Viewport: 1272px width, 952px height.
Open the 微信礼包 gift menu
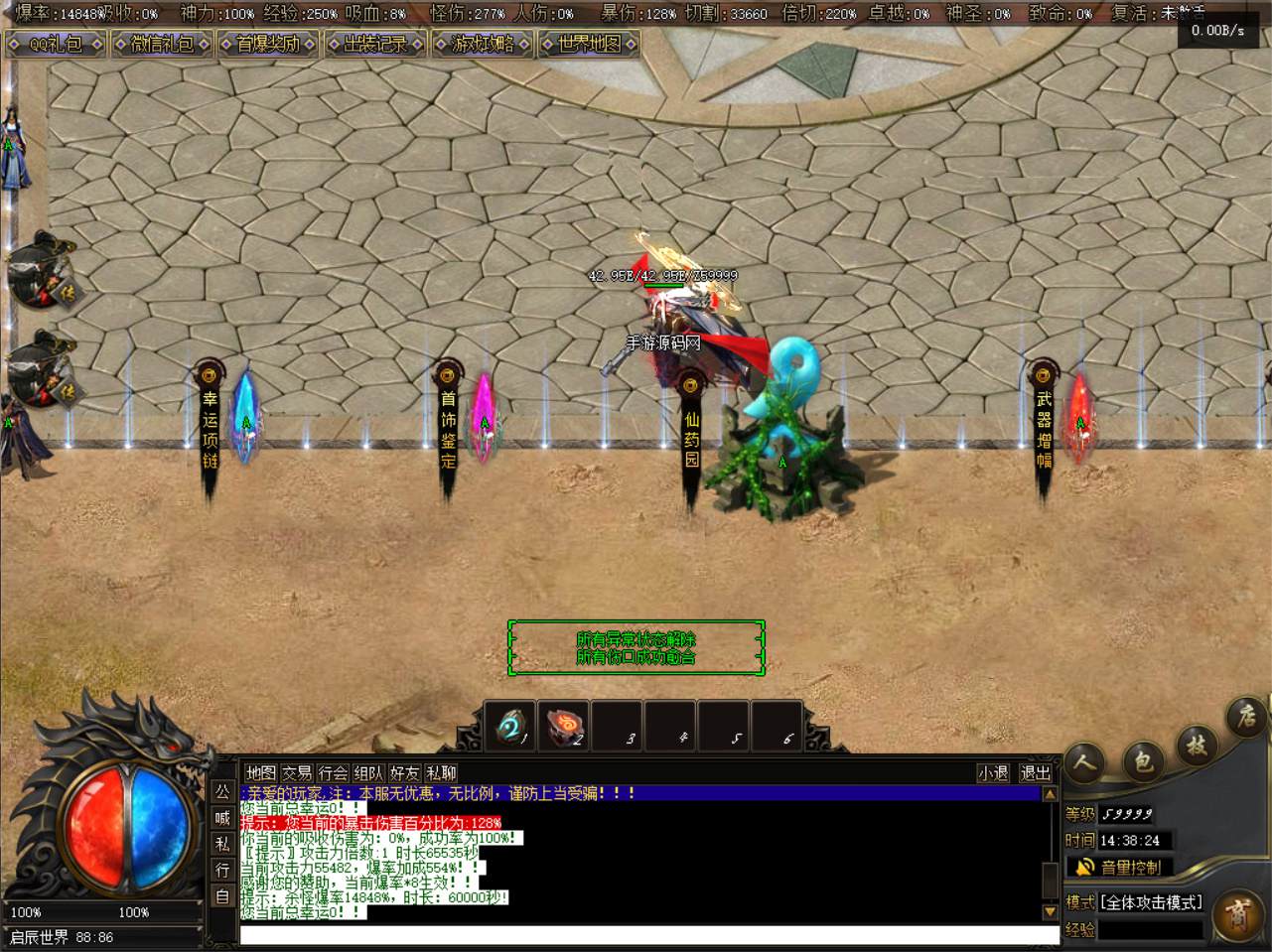162,44
